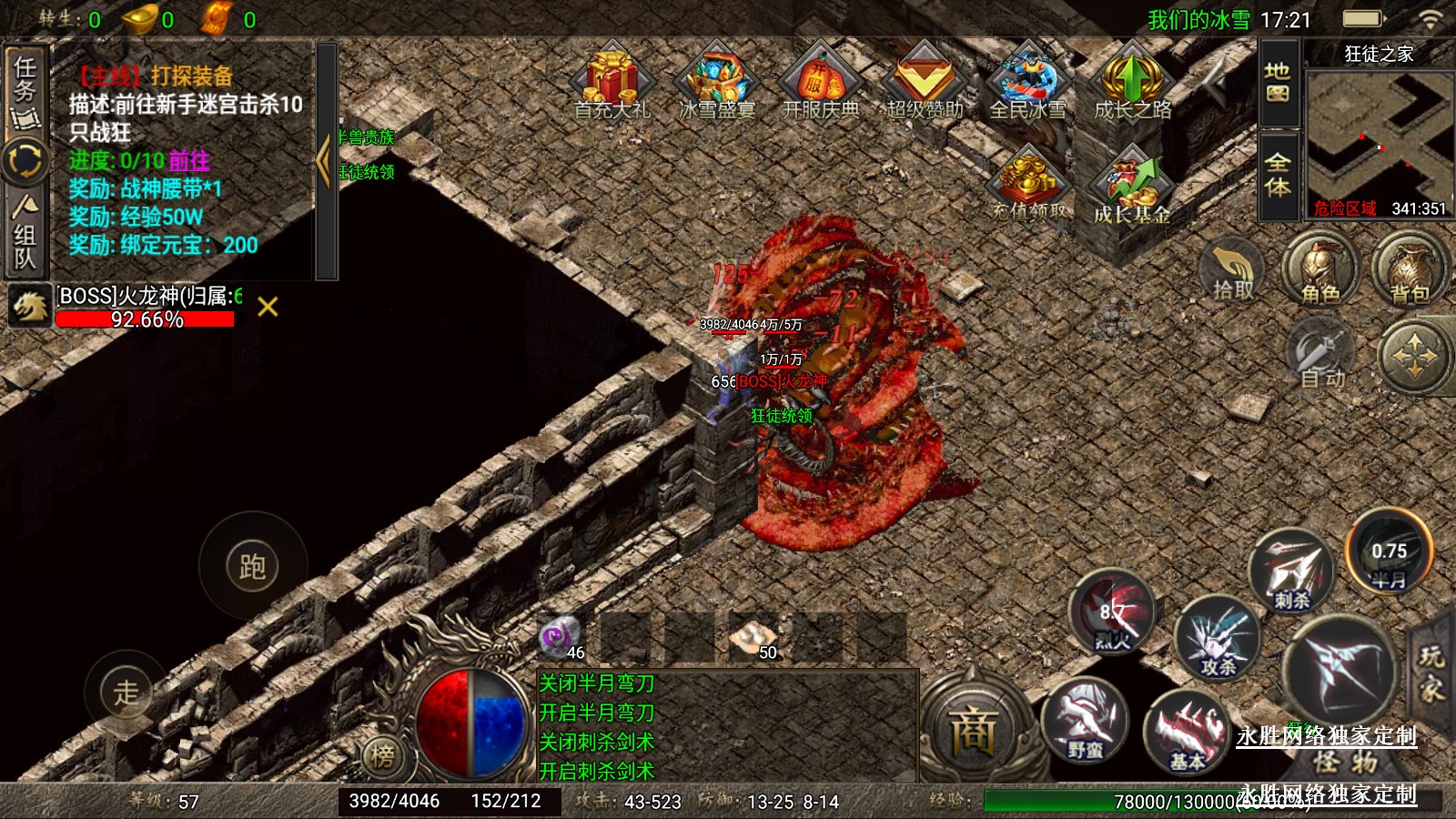Activate the 野蛮 charge skill
The height and width of the screenshot is (819, 1456).
point(1085,723)
